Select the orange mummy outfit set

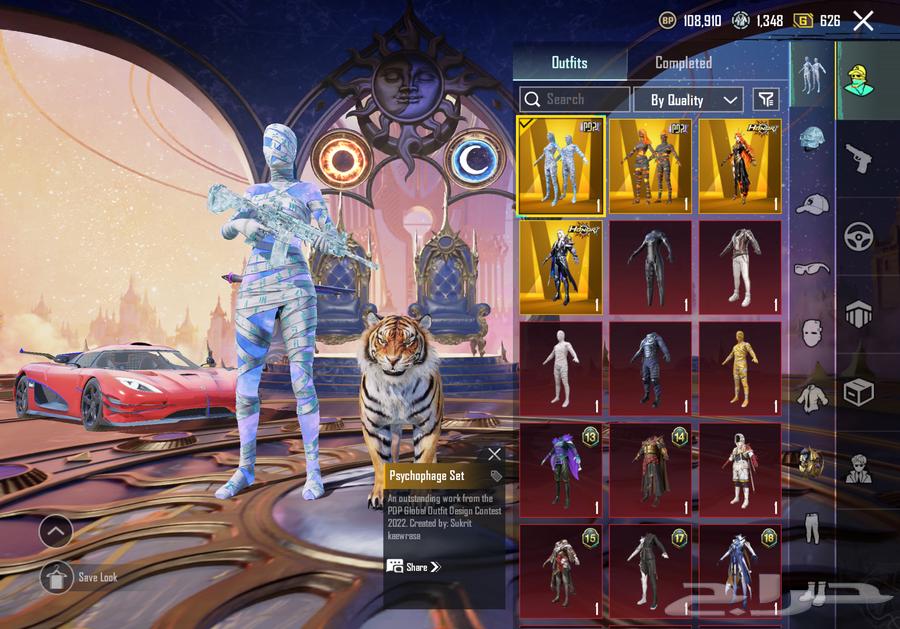(x=650, y=166)
